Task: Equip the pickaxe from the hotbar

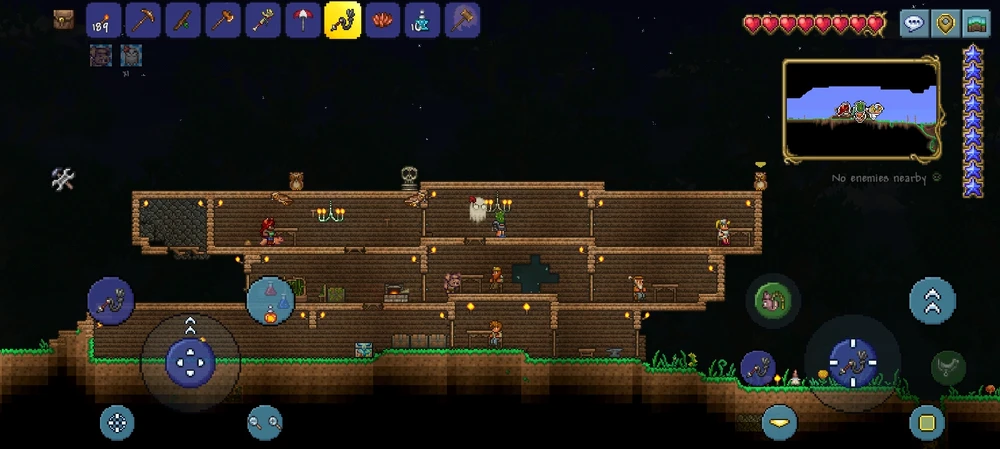Action: click(x=143, y=19)
